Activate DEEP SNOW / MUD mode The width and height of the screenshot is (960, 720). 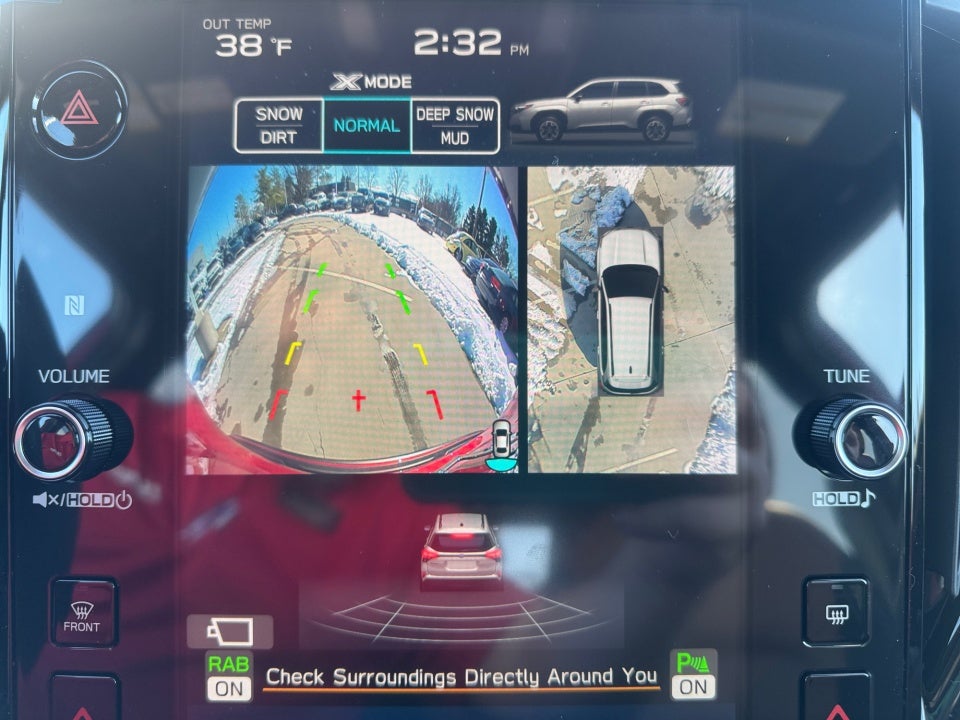point(455,126)
